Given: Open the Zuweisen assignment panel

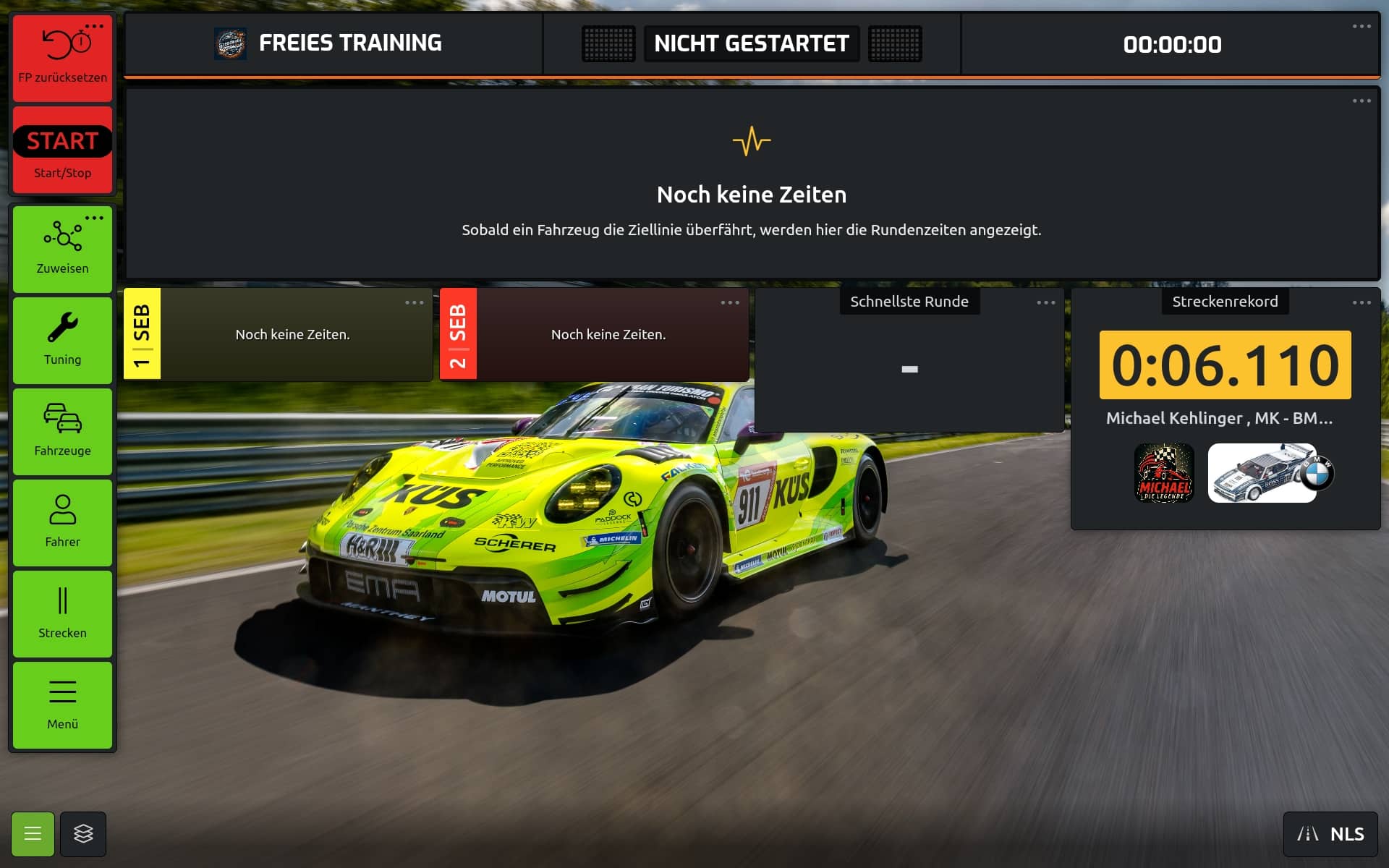Looking at the screenshot, I should [x=62, y=249].
